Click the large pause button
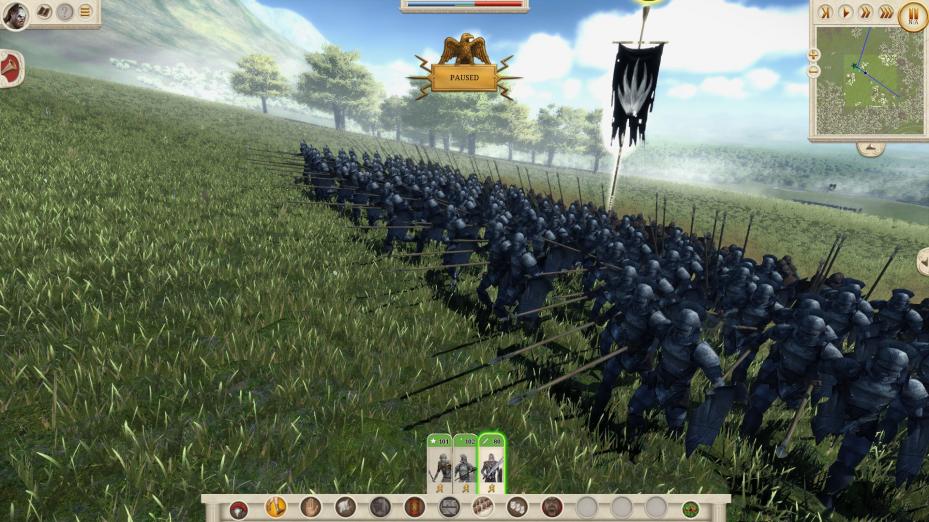The height and width of the screenshot is (522, 929). pos(912,15)
